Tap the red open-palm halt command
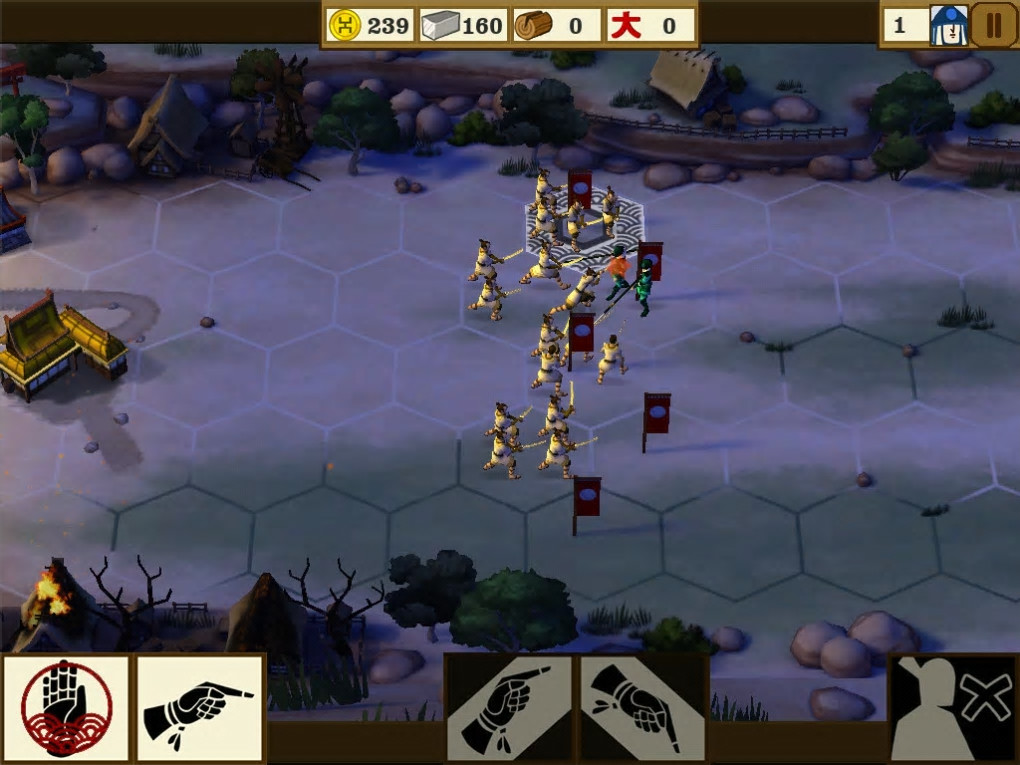Screen dimensions: 1020x765 coord(66,708)
